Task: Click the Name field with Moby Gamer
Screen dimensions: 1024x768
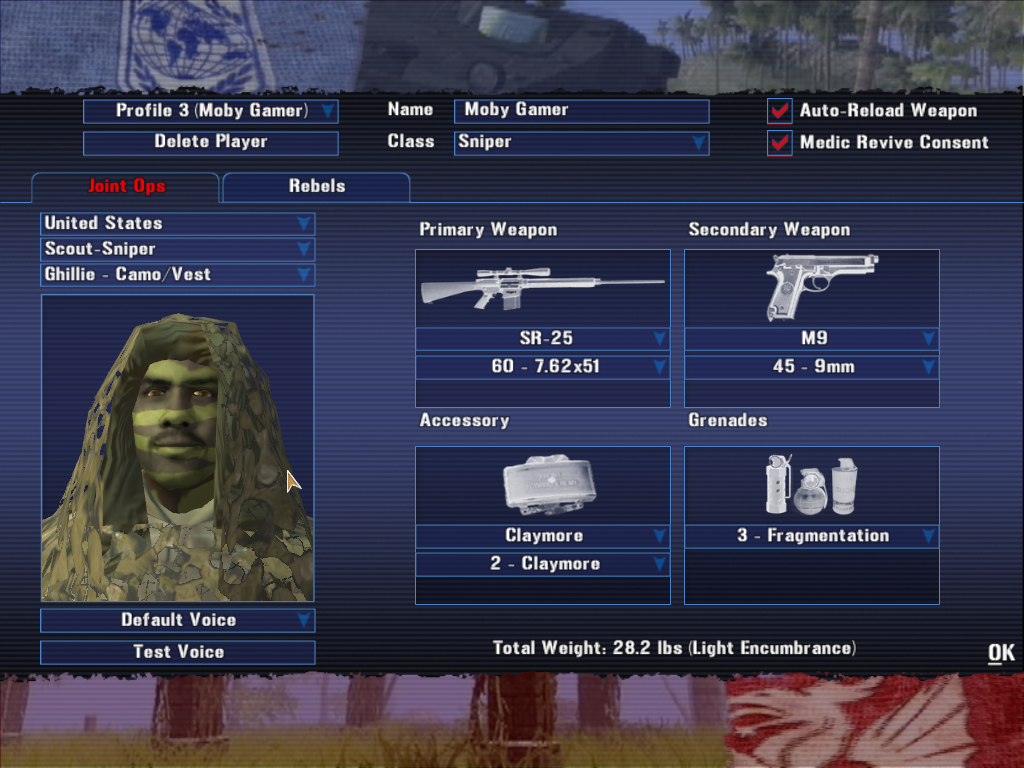Action: pyautogui.click(x=581, y=110)
